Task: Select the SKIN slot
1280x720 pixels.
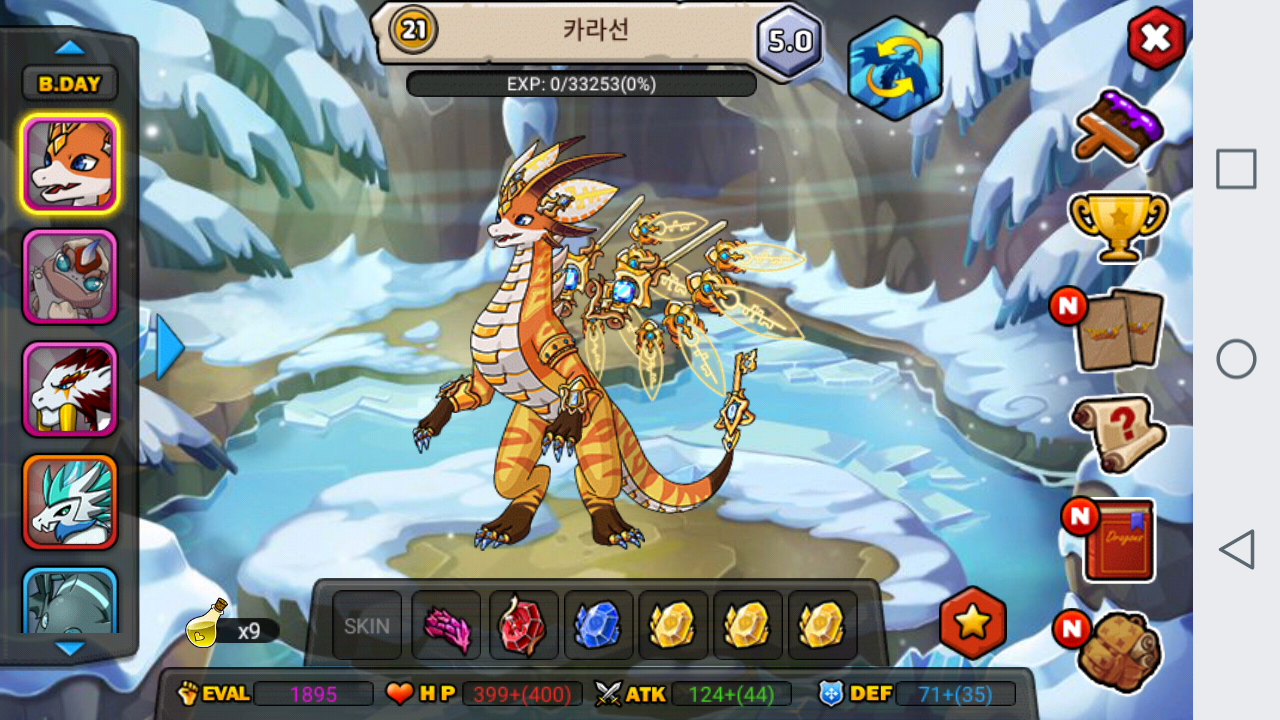Action: [367, 626]
